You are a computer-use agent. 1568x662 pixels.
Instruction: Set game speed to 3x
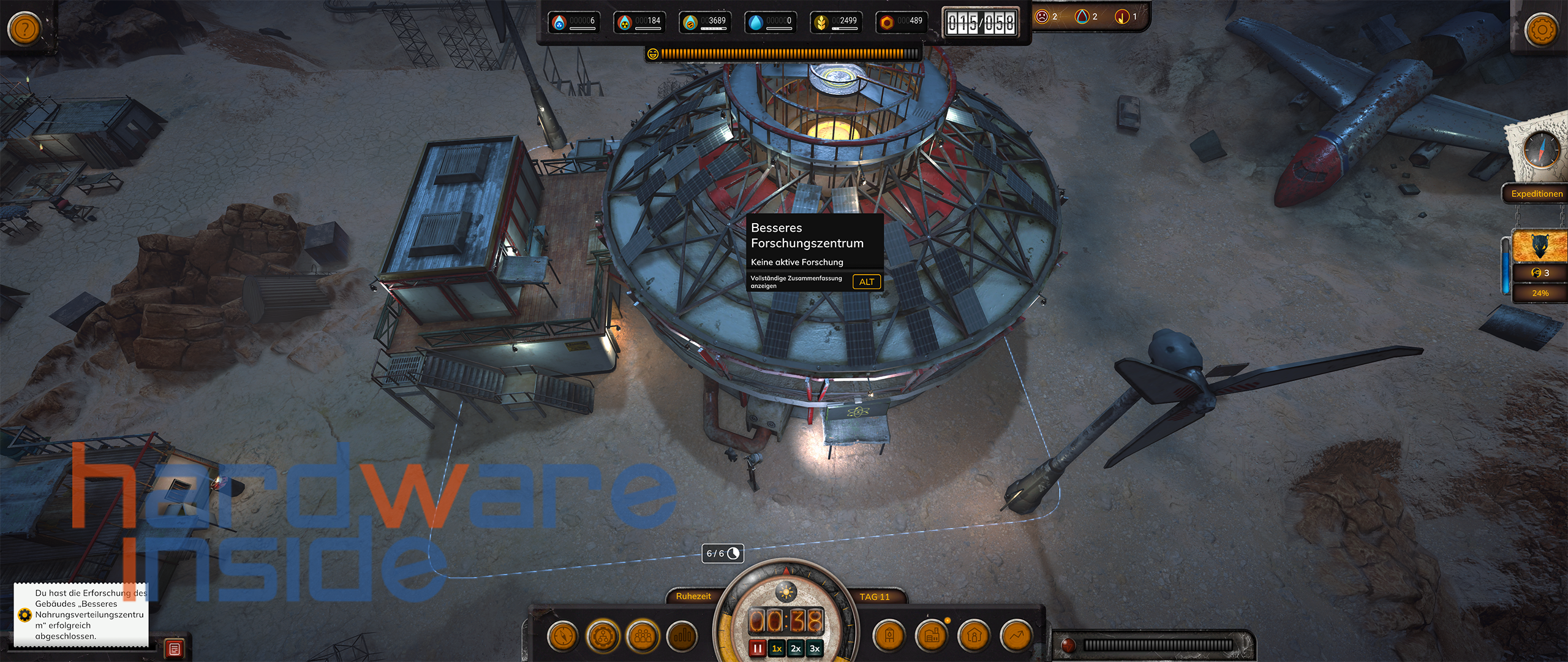[x=815, y=649]
